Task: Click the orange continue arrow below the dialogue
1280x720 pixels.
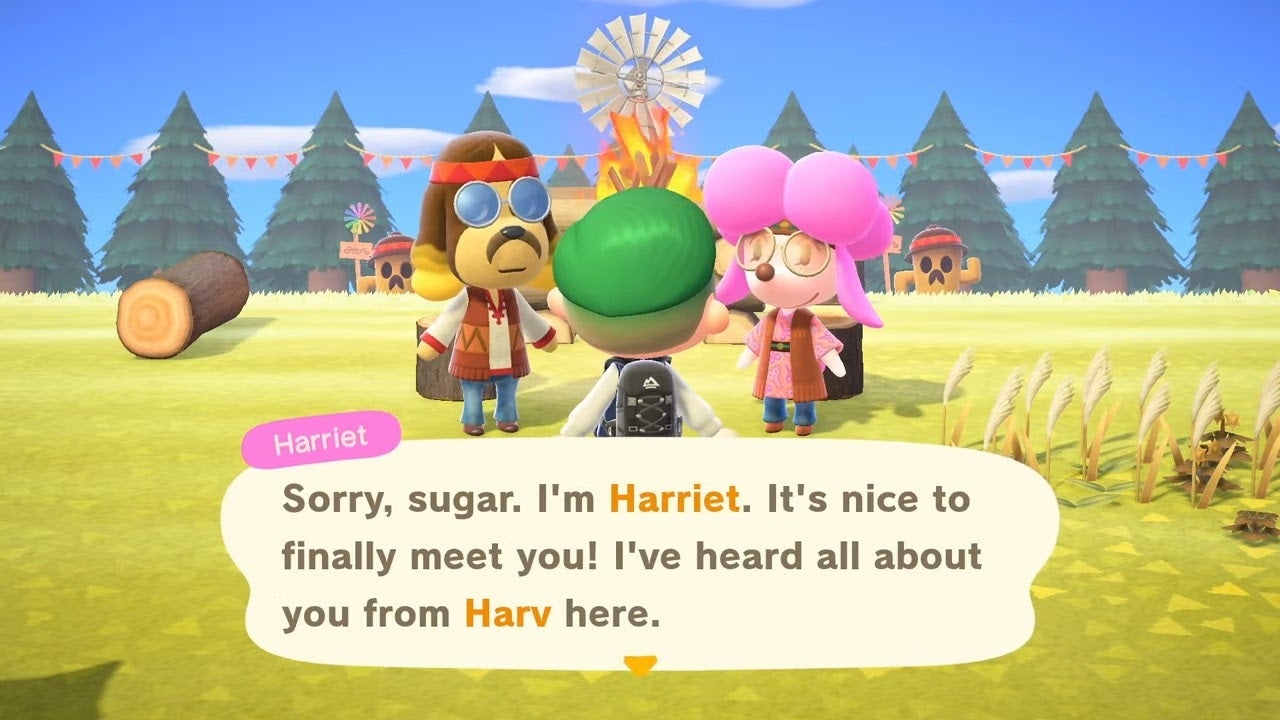Action: tap(642, 662)
